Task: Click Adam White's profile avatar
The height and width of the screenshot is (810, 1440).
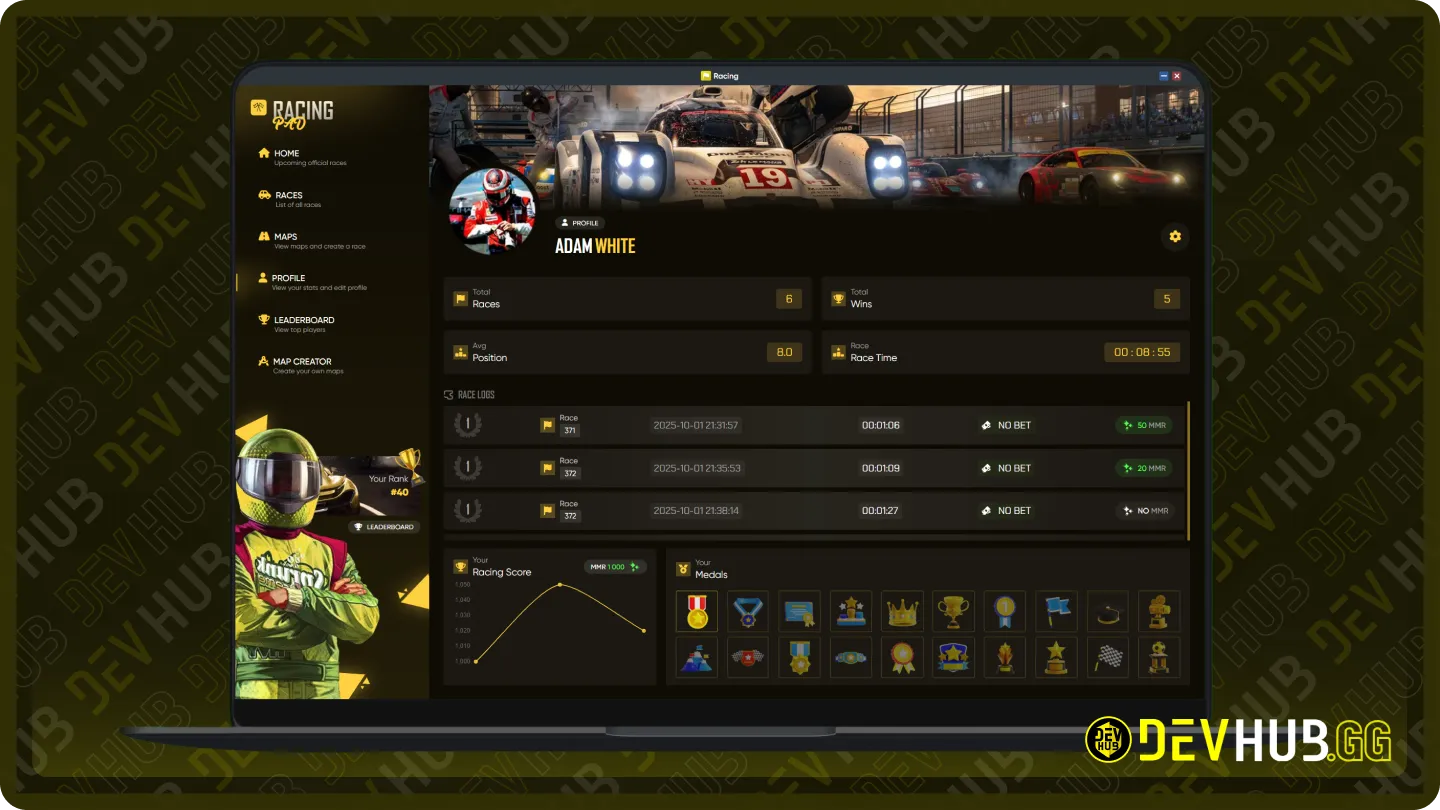Action: coord(492,211)
